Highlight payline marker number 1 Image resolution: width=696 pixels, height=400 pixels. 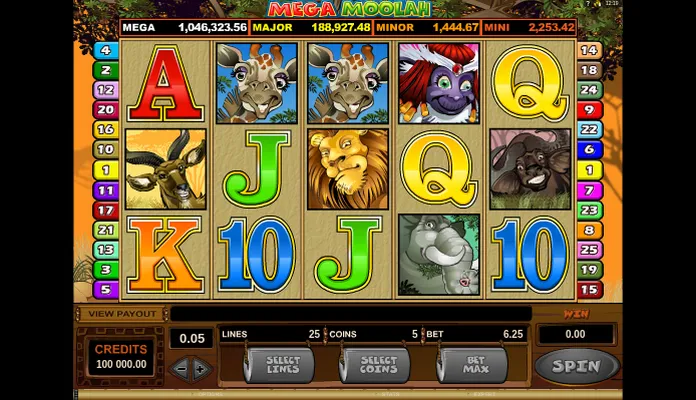tap(105, 170)
